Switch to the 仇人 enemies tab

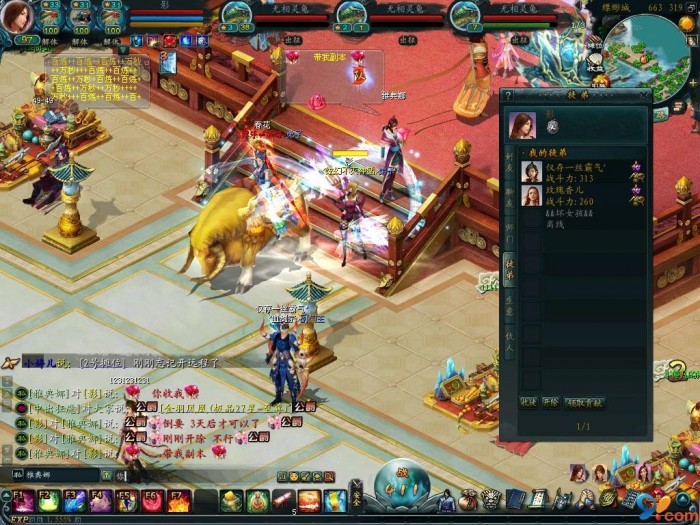pos(508,341)
